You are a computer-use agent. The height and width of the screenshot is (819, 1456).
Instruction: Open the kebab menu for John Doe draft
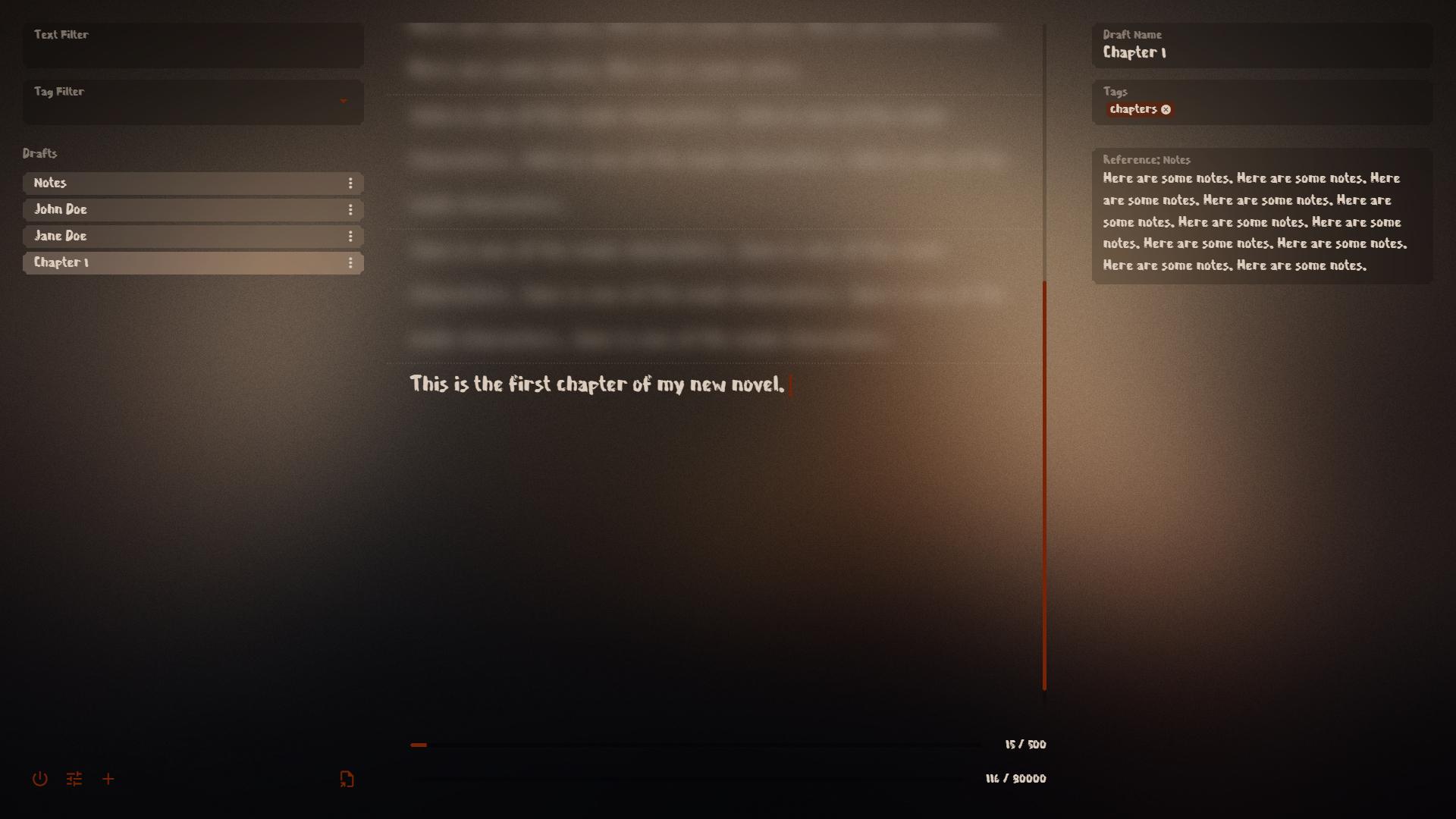tap(350, 209)
